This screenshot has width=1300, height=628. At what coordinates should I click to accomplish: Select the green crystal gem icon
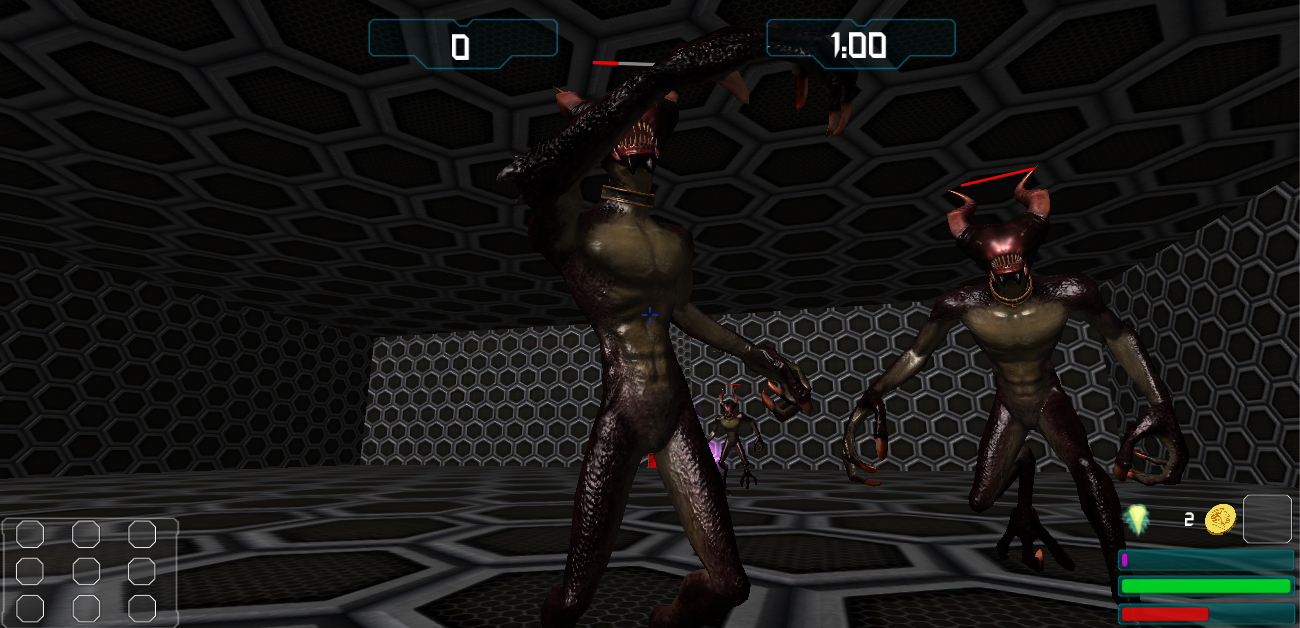tap(1136, 519)
